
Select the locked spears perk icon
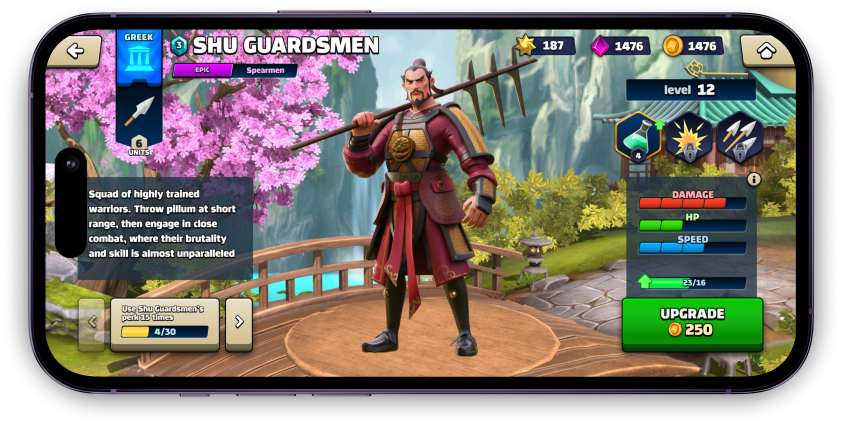(x=739, y=137)
